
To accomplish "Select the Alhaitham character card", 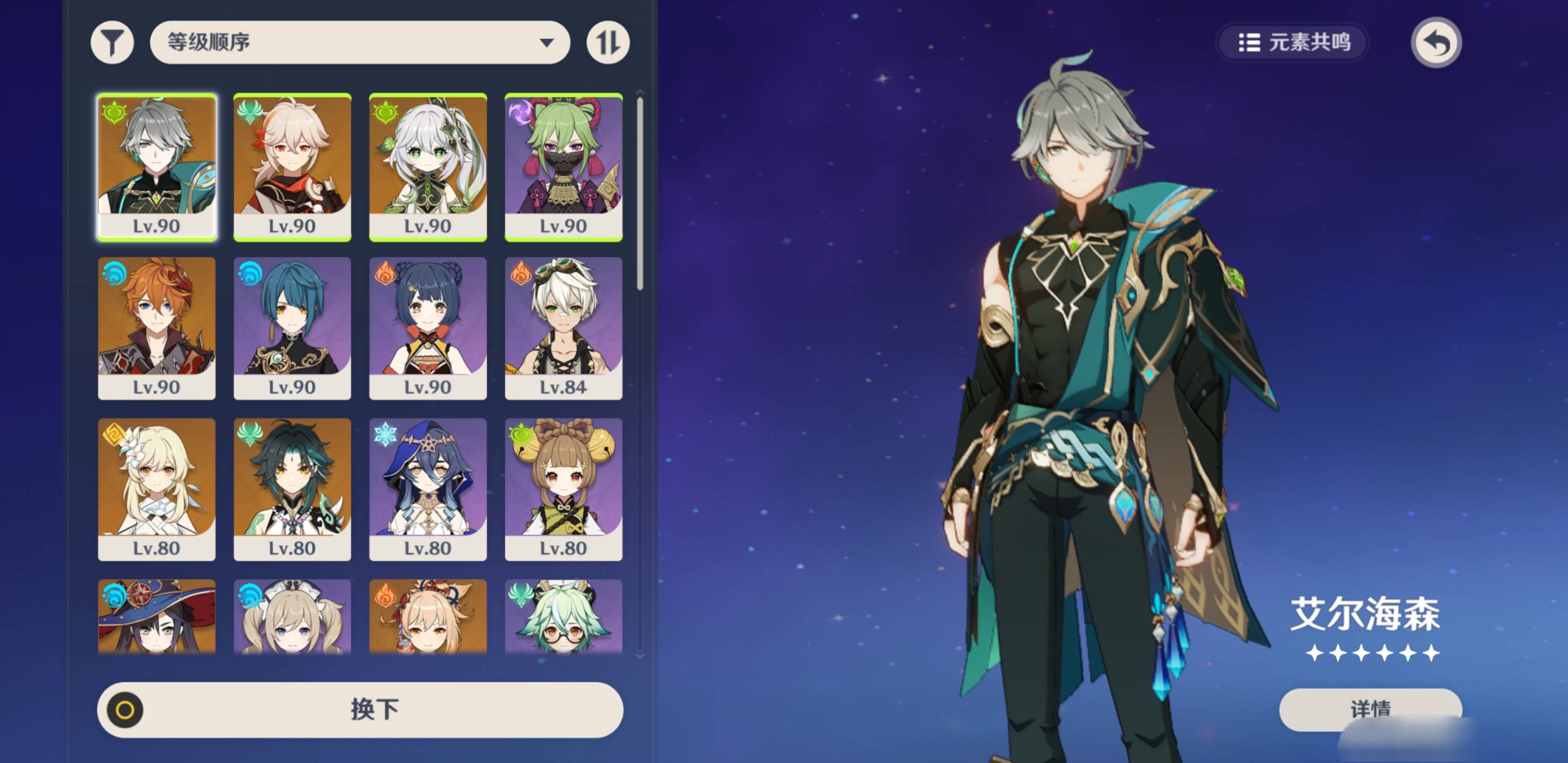I will coord(156,167).
